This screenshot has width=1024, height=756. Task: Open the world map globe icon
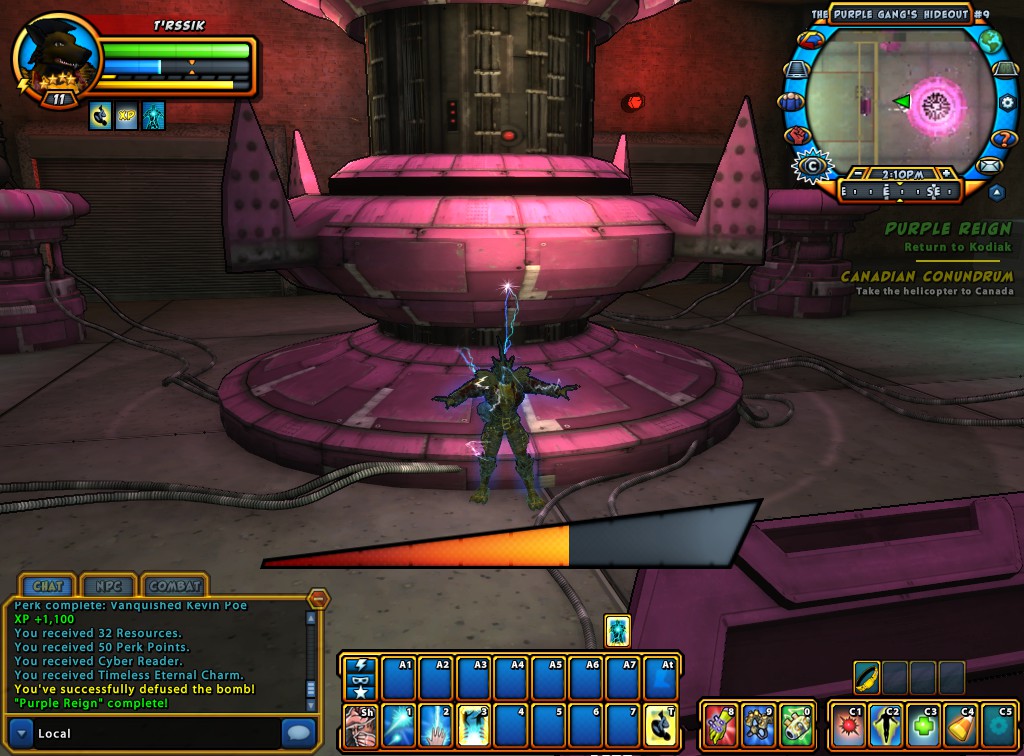pos(990,42)
